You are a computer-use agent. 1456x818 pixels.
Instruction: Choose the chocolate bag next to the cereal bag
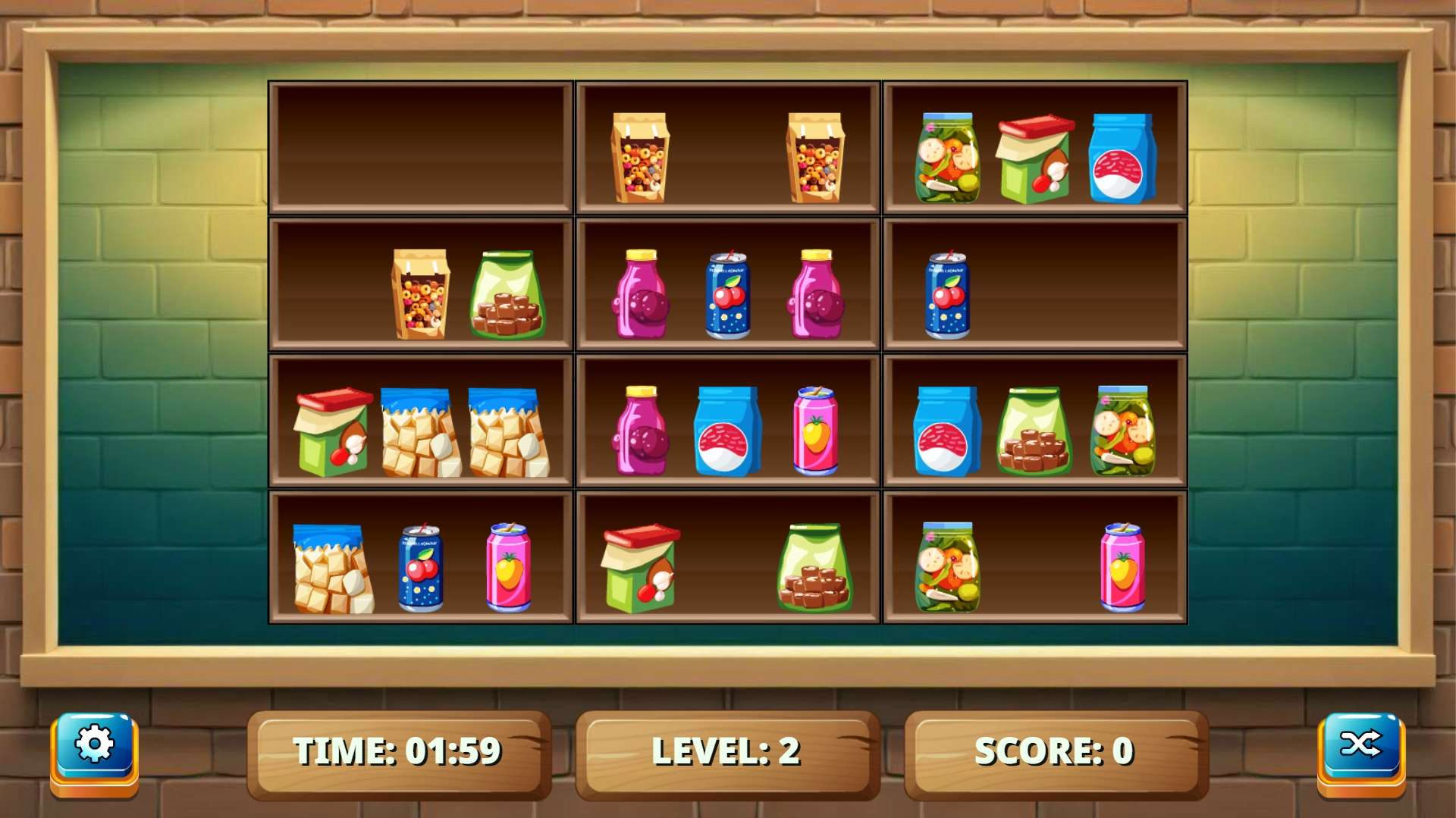507,295
